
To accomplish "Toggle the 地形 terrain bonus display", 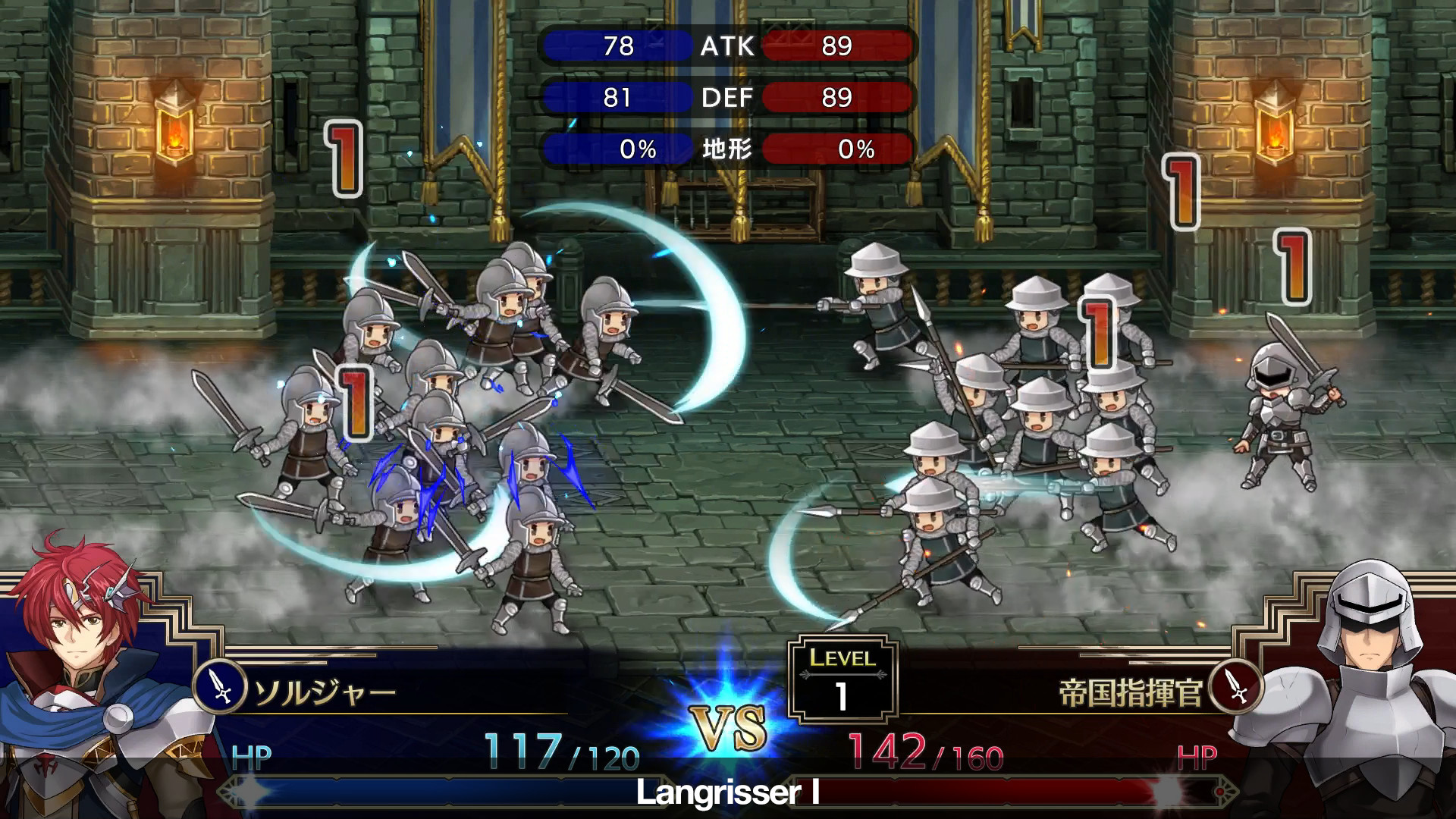I will [729, 149].
